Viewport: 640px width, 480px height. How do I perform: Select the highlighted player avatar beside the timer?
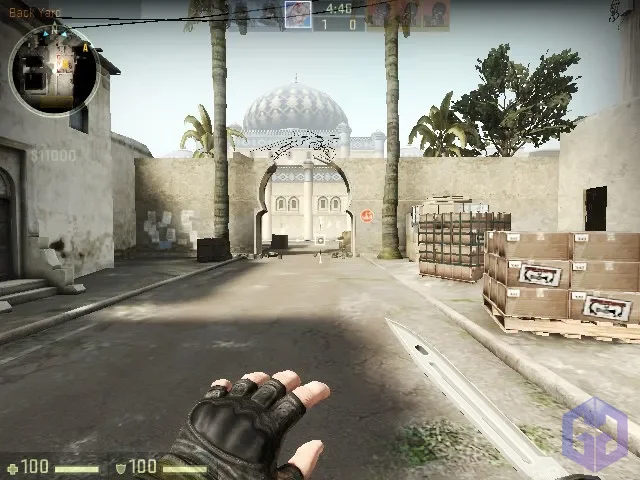point(298,14)
